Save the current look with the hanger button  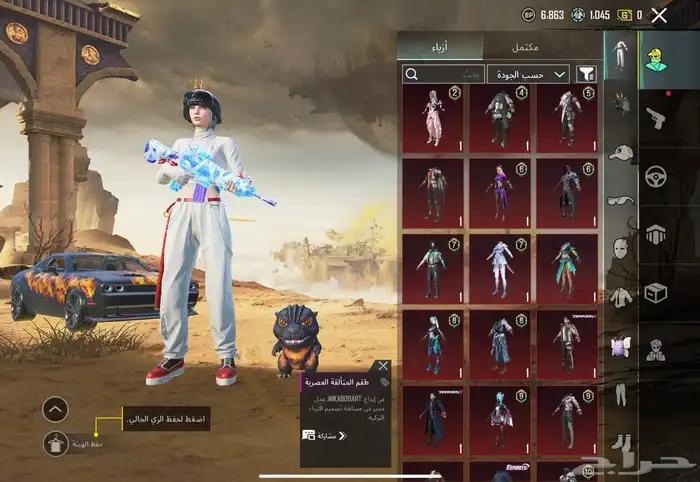(x=56, y=444)
